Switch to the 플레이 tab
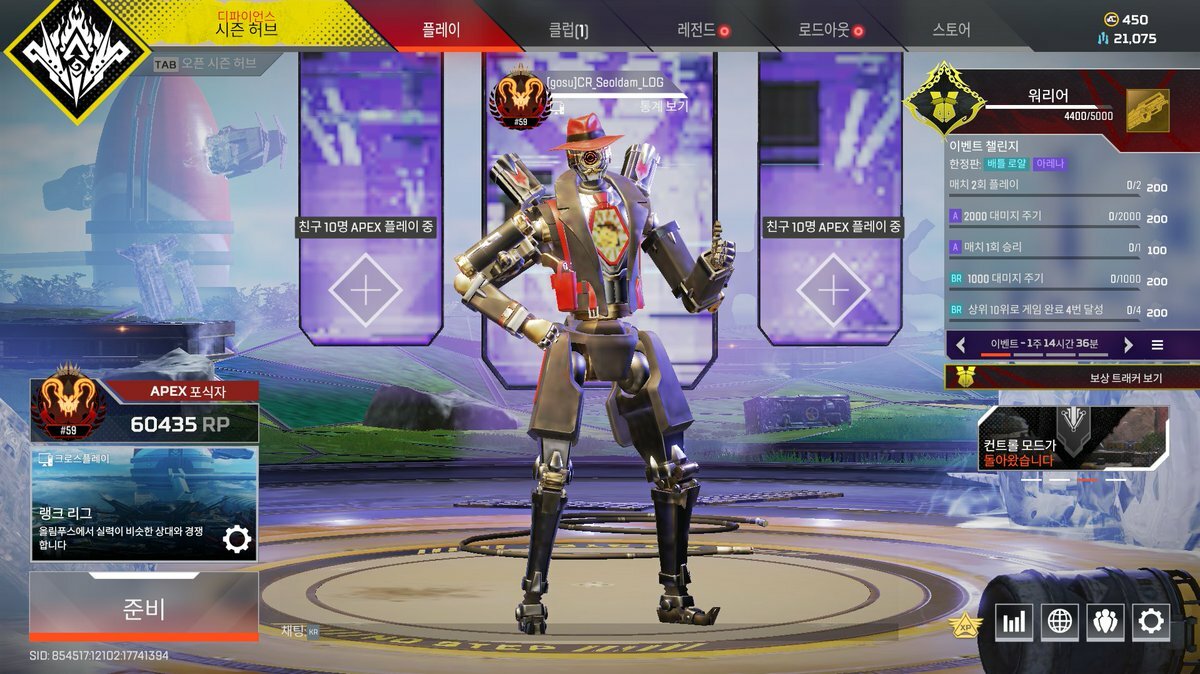Image resolution: width=1200 pixels, height=674 pixels. 441,30
